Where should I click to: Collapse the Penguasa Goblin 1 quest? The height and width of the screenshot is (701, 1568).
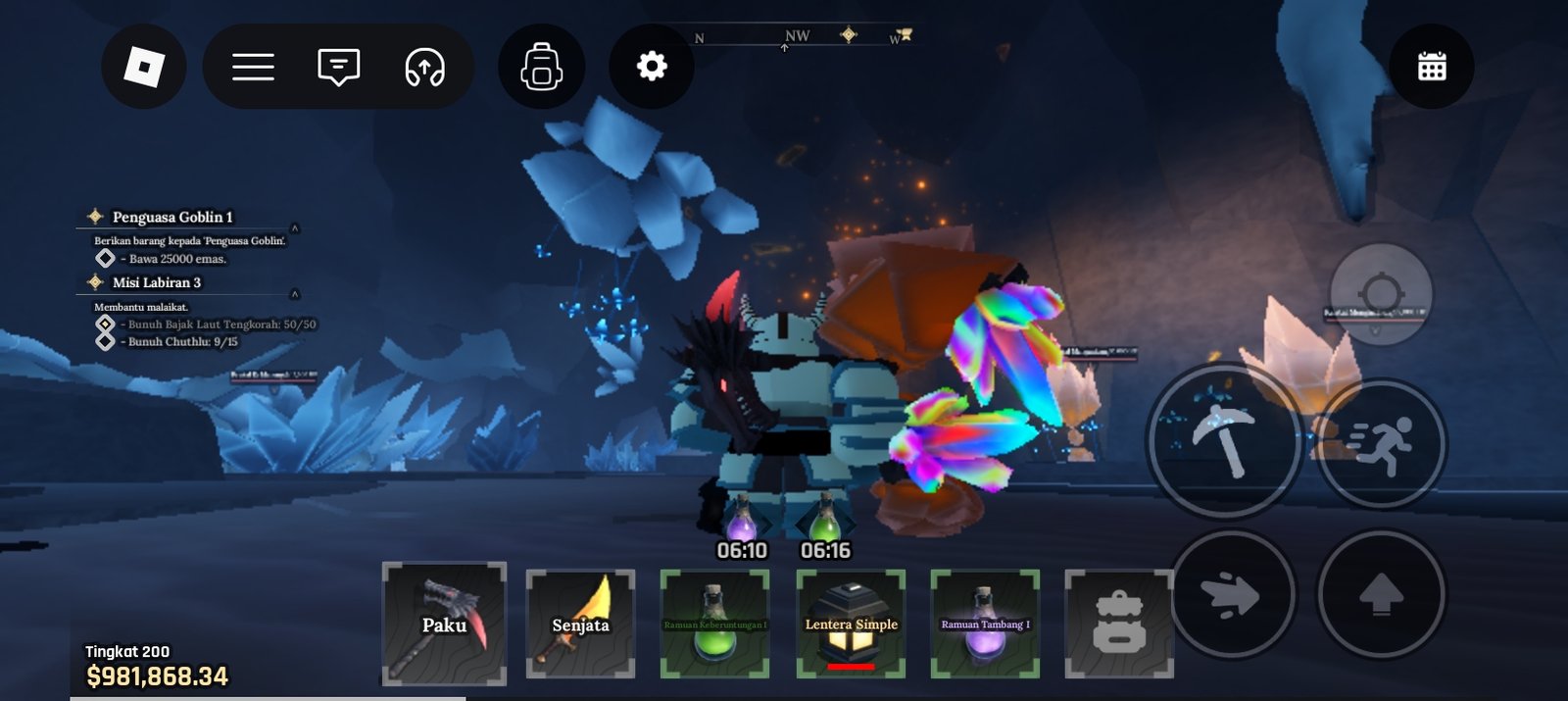[294, 228]
